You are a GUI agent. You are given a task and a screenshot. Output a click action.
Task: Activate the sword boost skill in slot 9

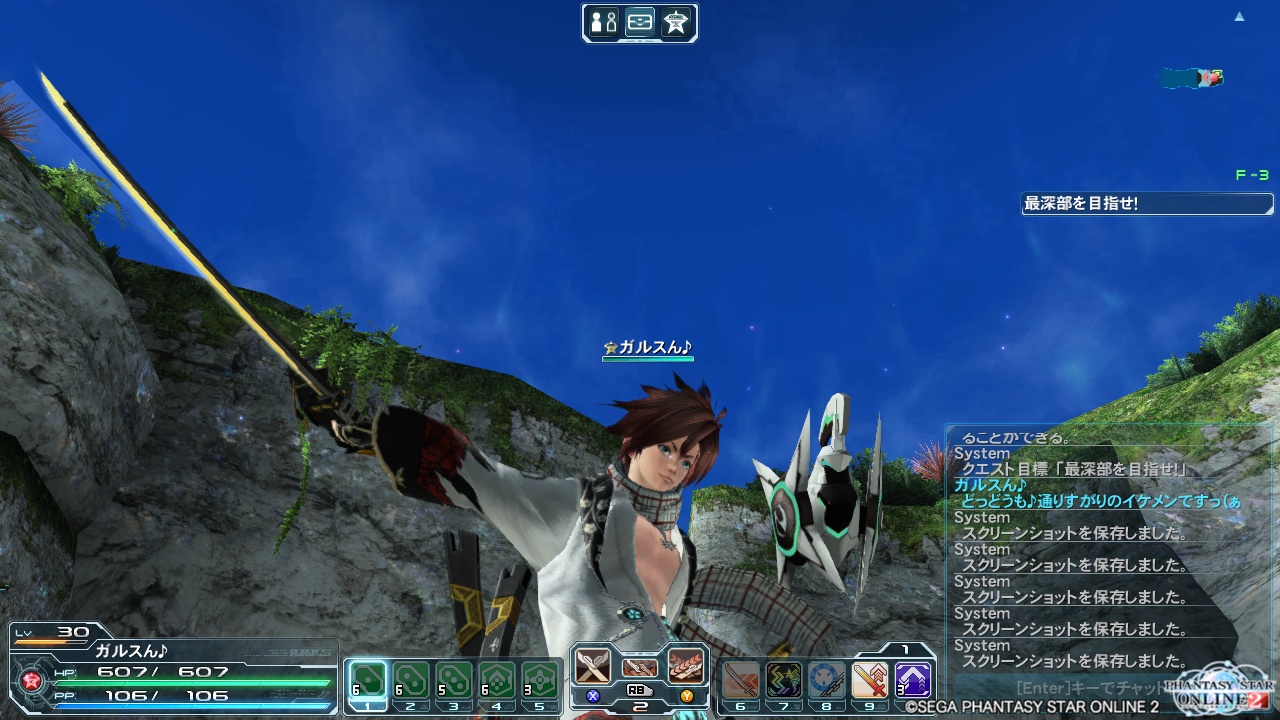[870, 682]
